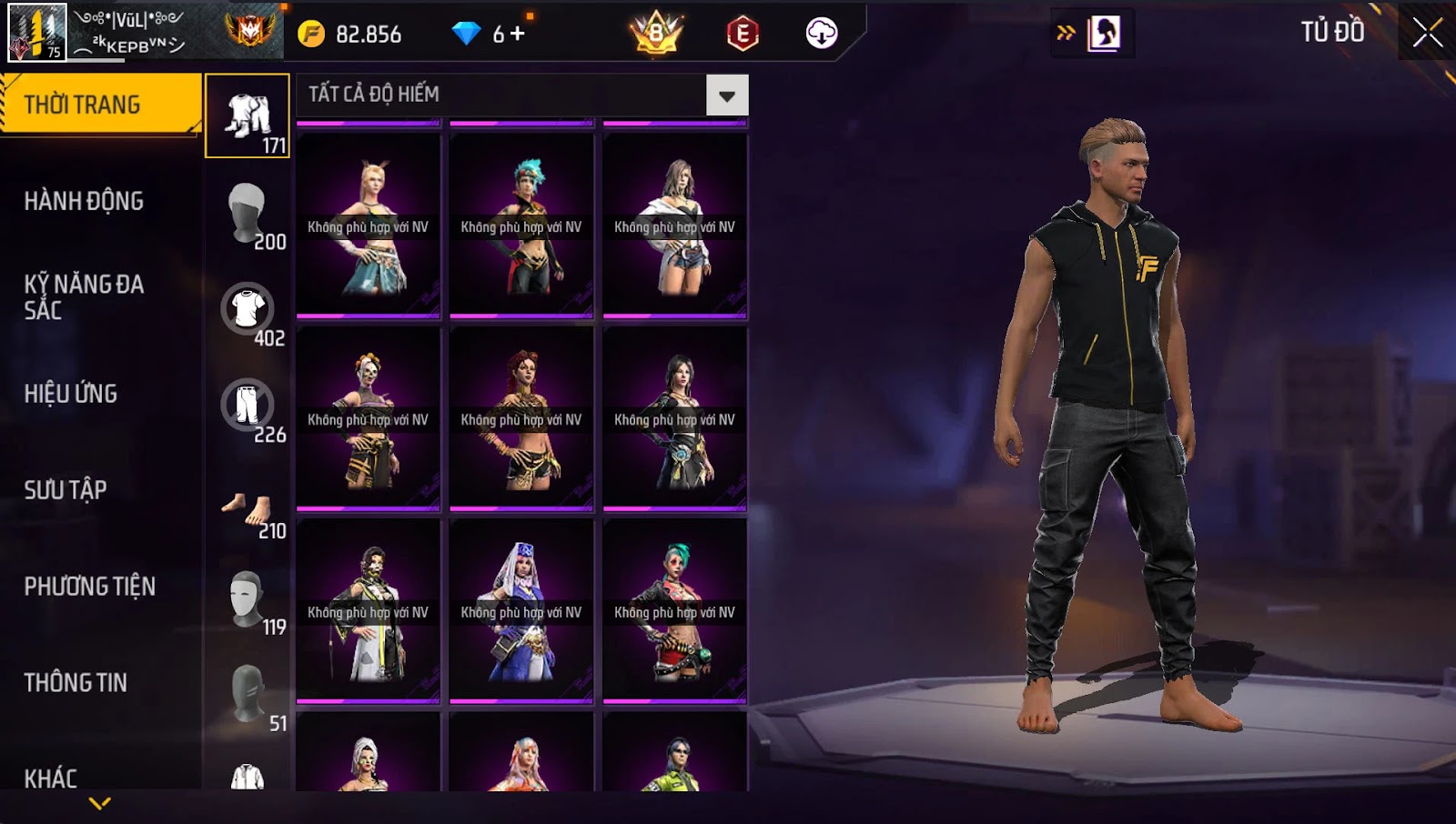Switch to the THỜI TRANG tab
The width and height of the screenshot is (1456, 824).
pos(100,105)
